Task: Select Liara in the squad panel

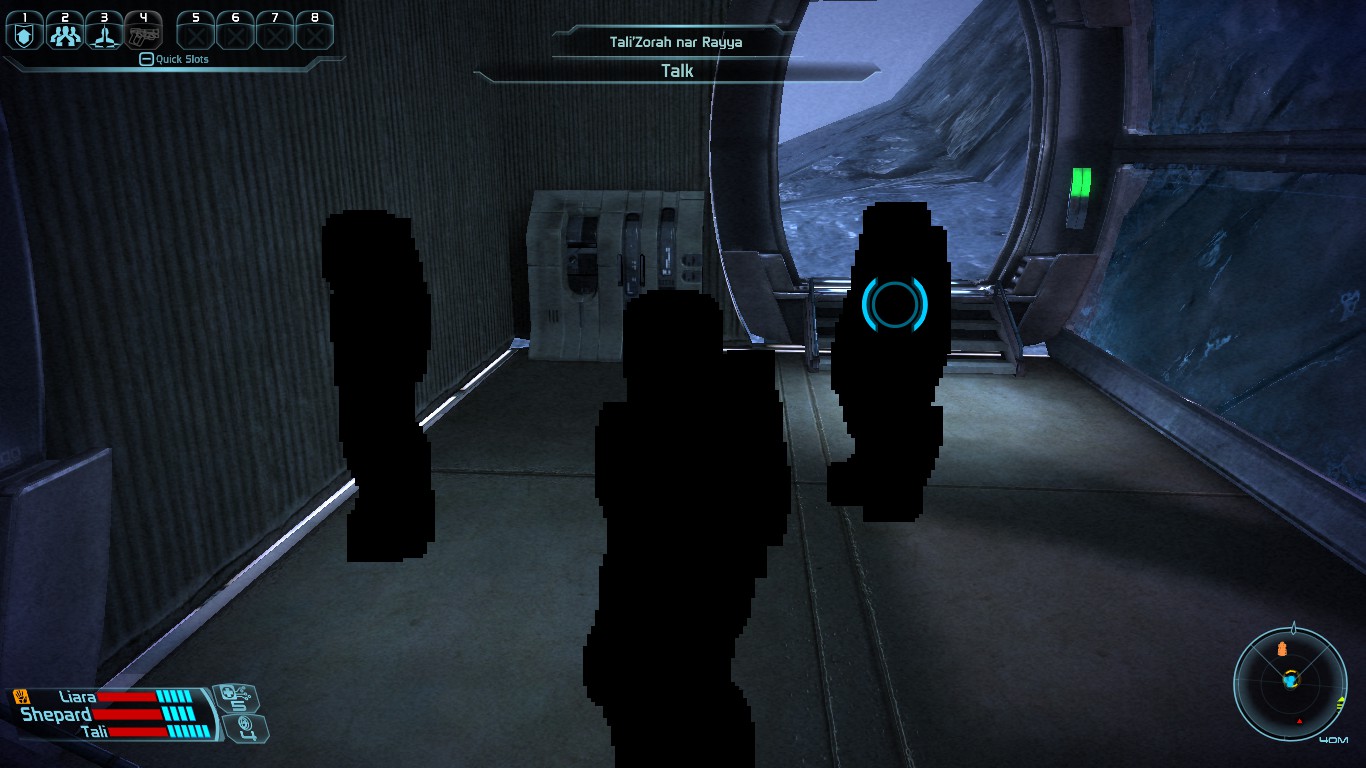Action: pyautogui.click(x=78, y=696)
